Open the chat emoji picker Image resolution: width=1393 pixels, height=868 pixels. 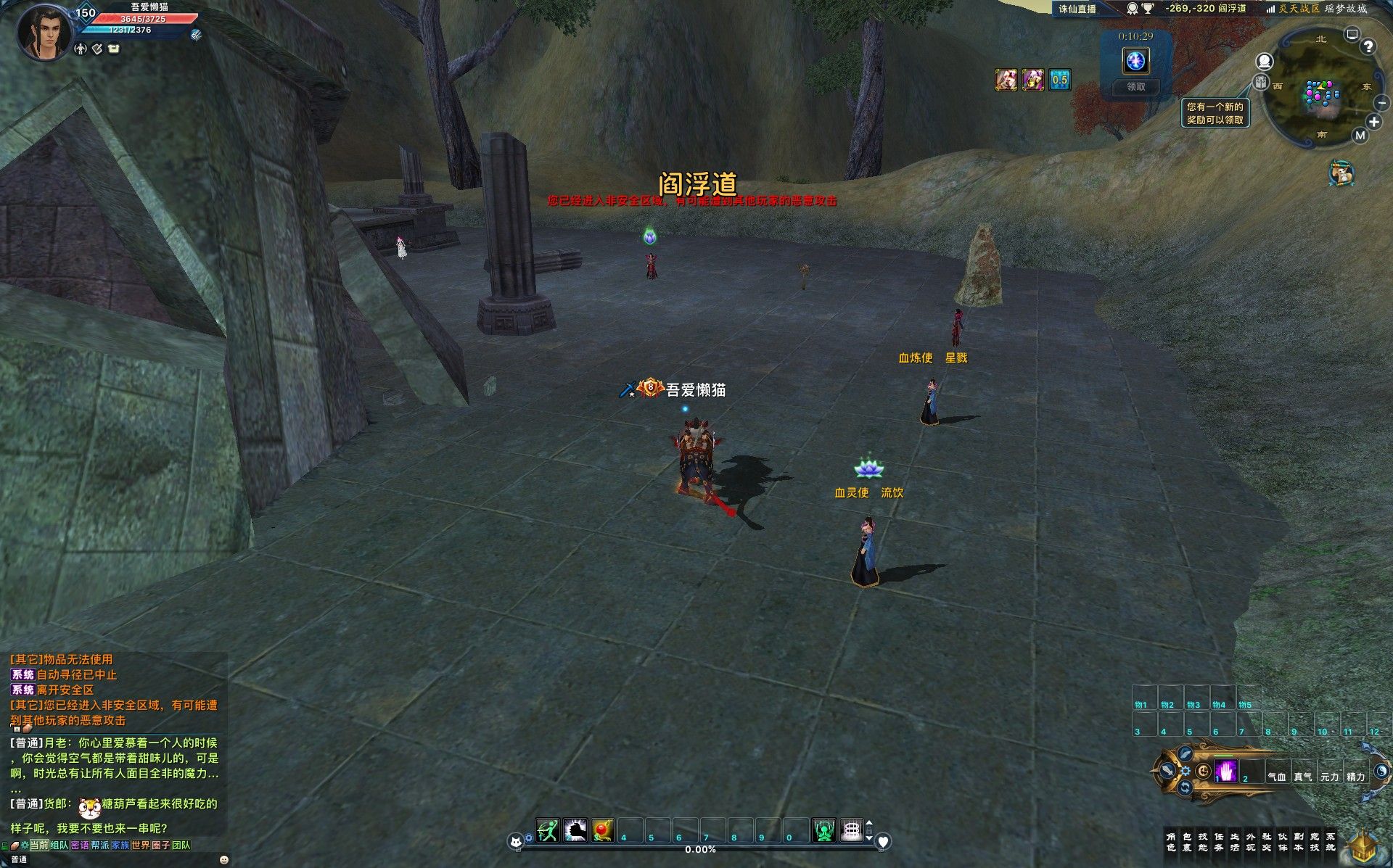point(223,859)
